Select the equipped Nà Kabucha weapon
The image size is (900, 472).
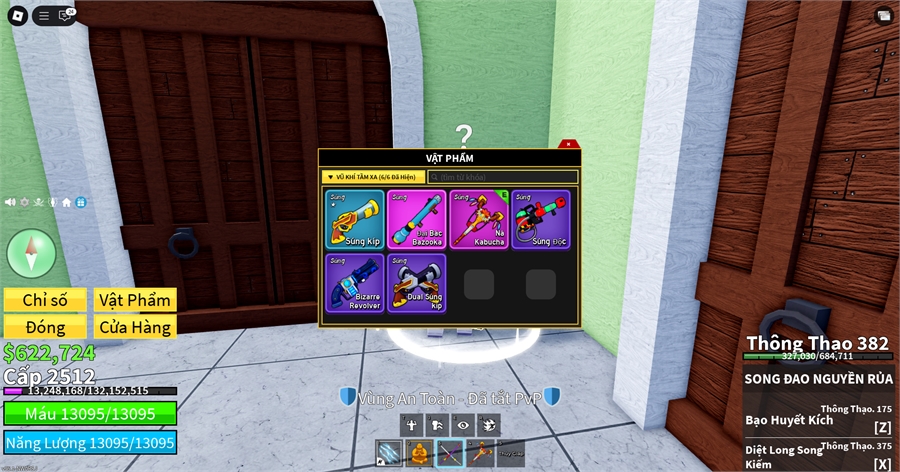478,219
